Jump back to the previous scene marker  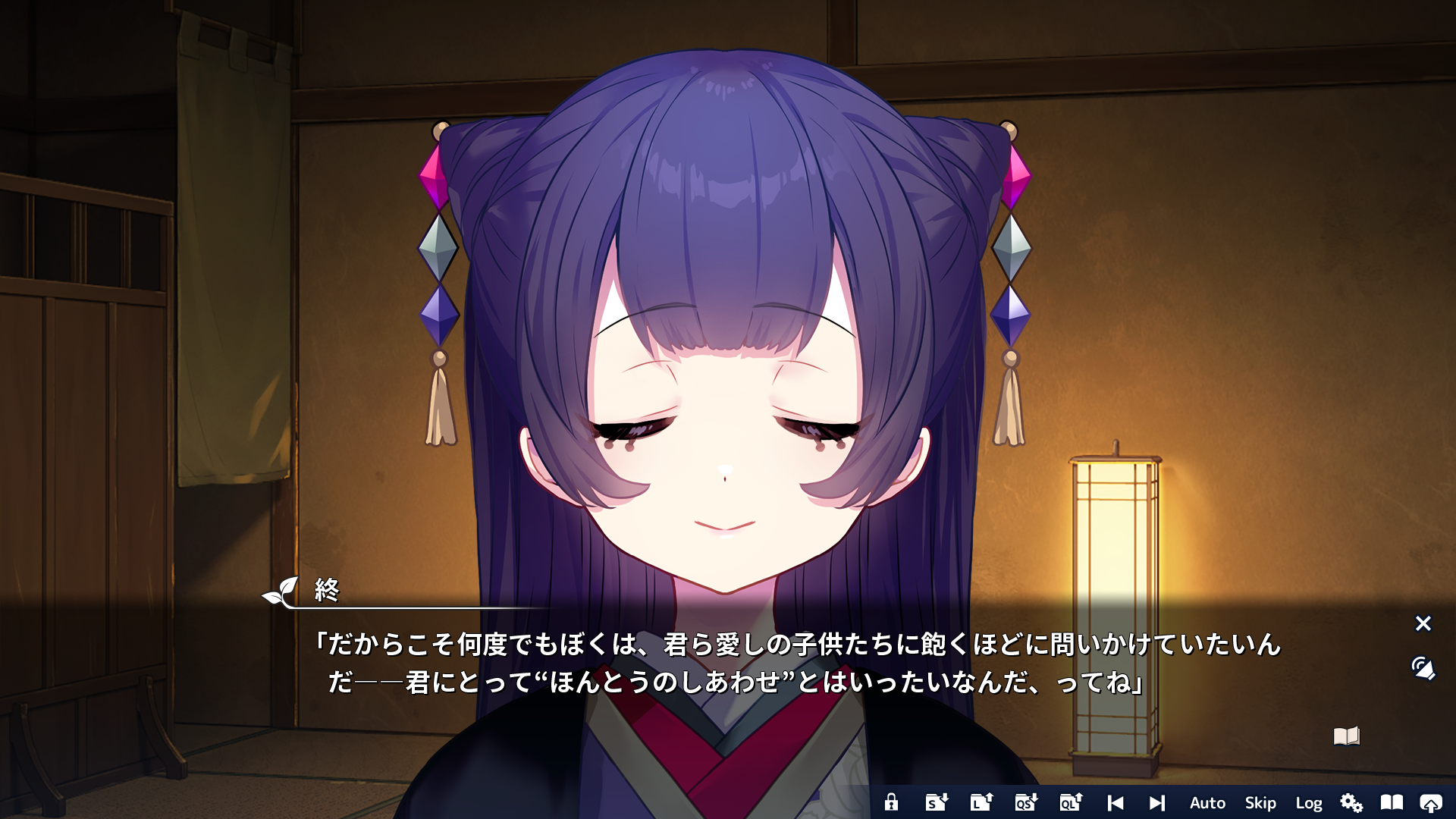click(1117, 802)
